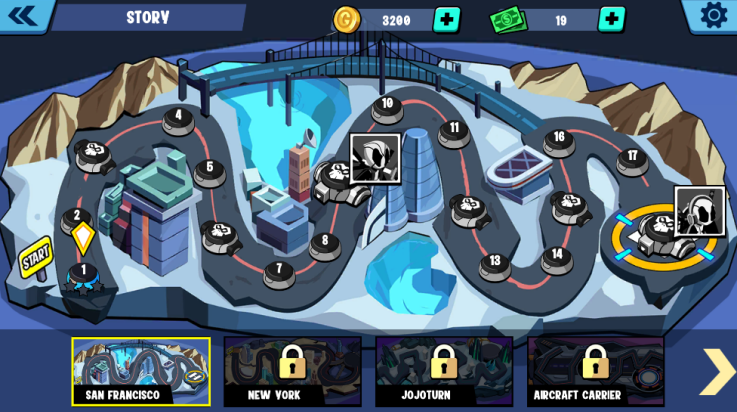Select level node 10
Screen dimensions: 737x412
387,105
